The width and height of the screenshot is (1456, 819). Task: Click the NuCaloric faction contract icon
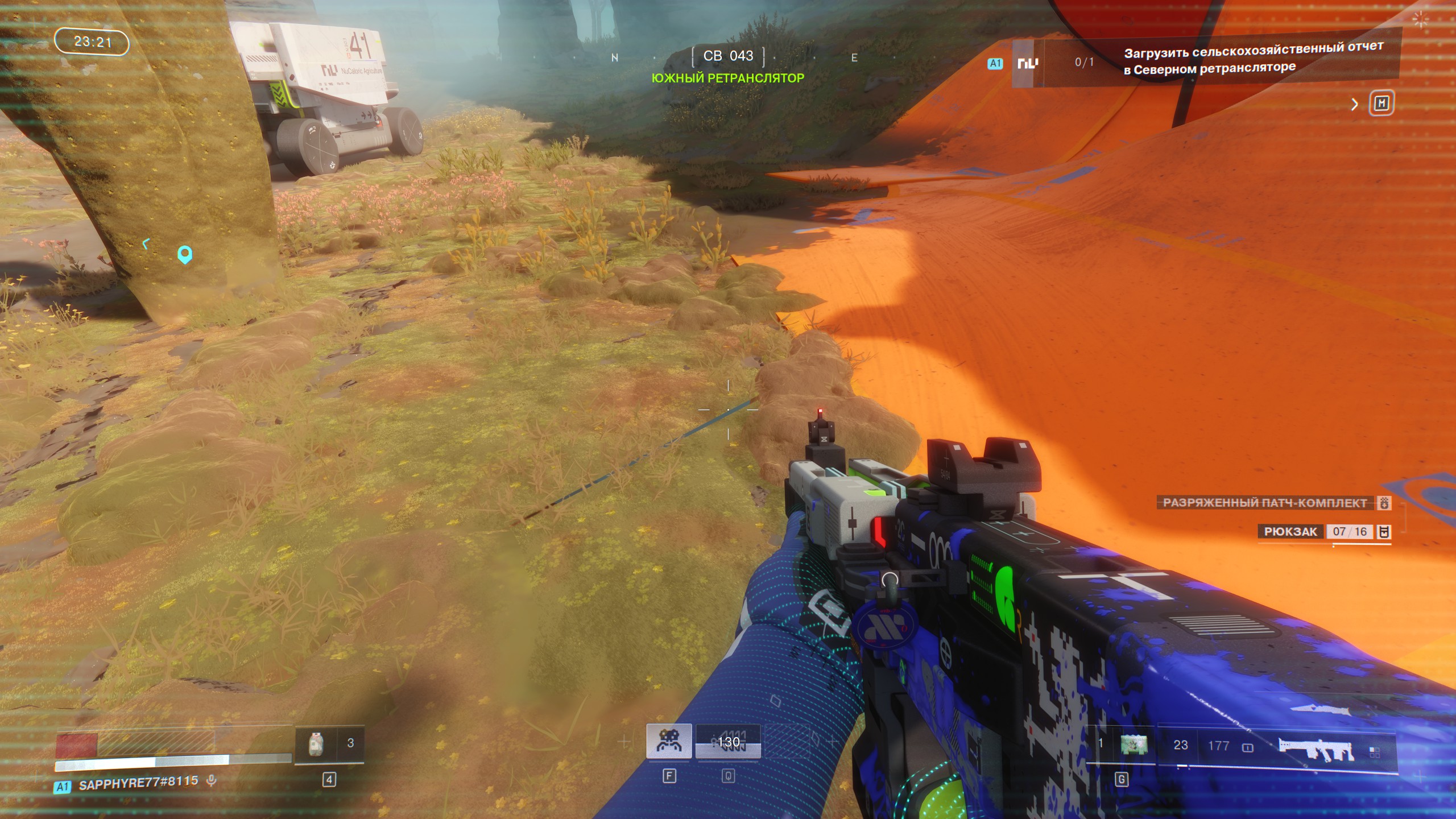click(x=1027, y=63)
